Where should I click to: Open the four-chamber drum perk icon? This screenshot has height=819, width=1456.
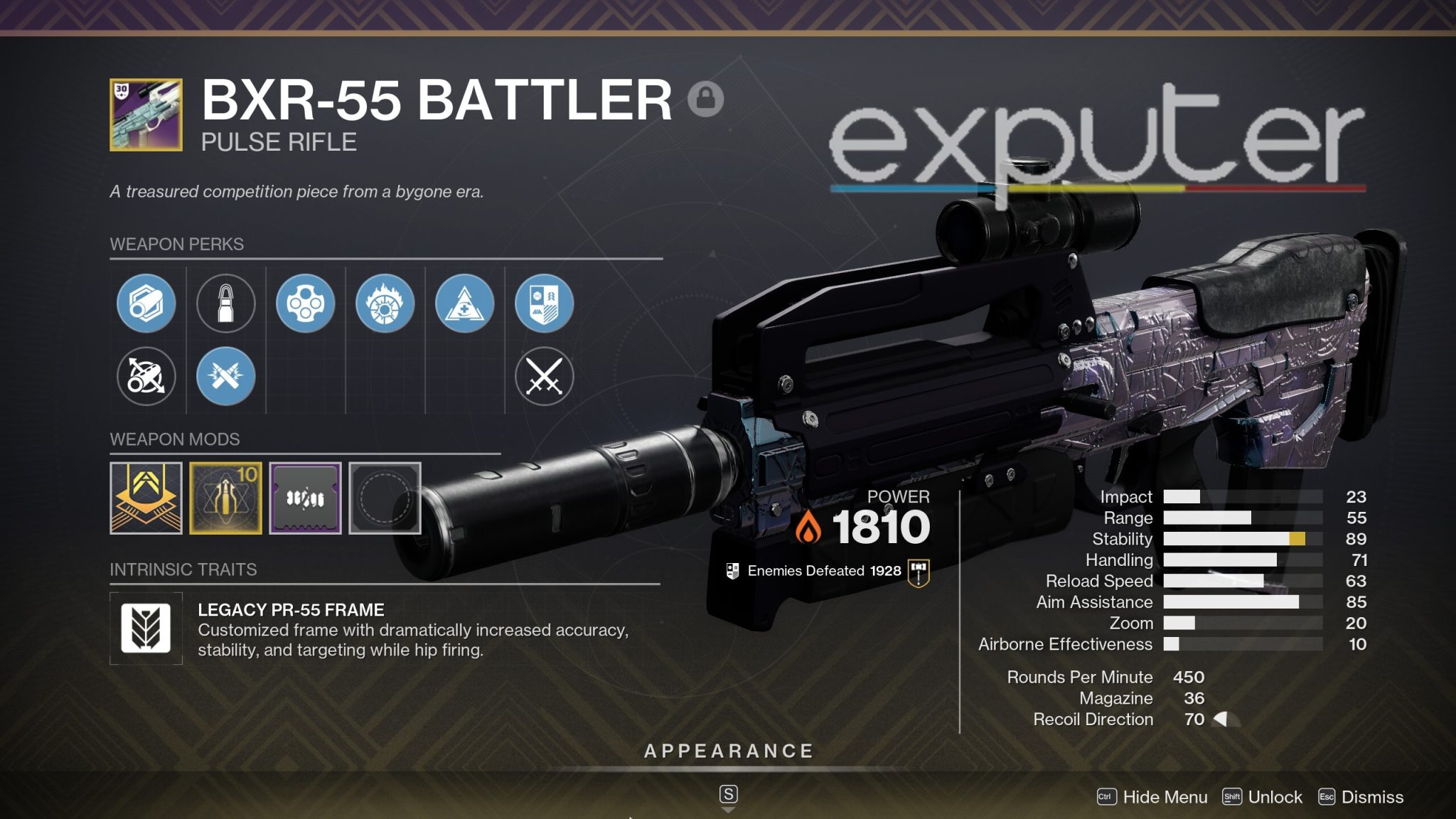tap(305, 303)
